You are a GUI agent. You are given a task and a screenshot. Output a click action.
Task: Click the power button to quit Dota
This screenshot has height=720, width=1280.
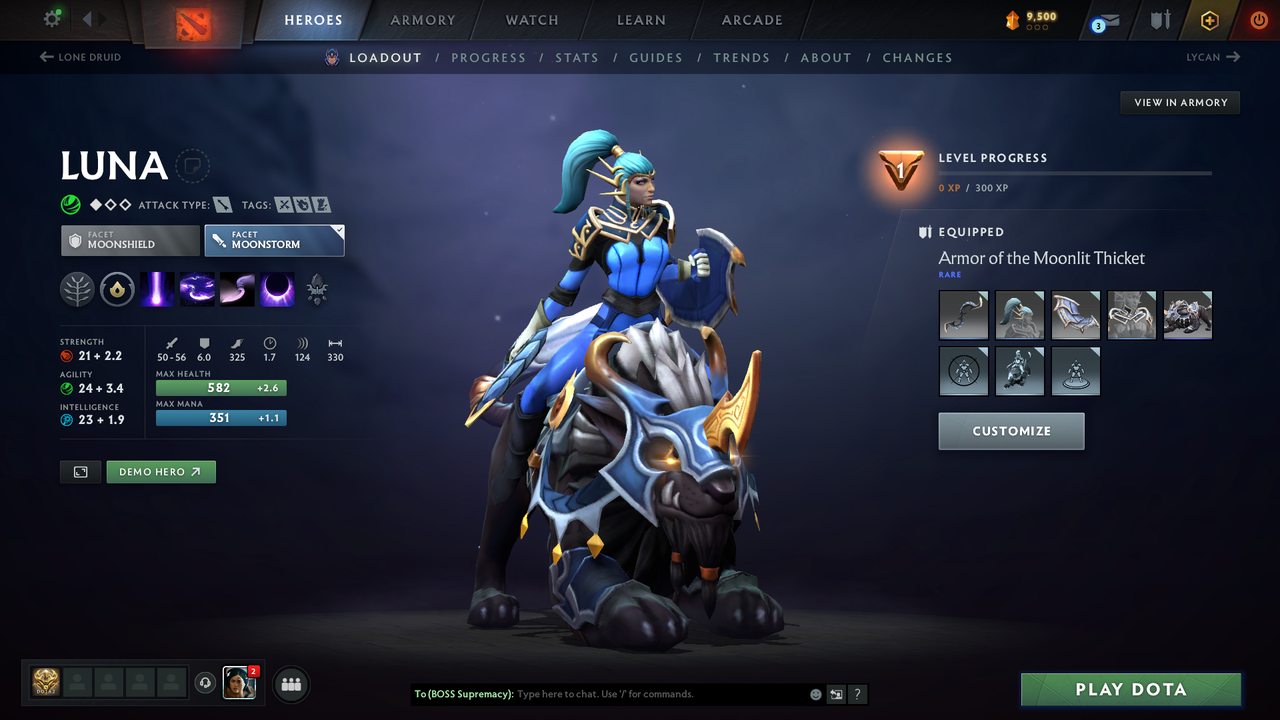(x=1257, y=20)
